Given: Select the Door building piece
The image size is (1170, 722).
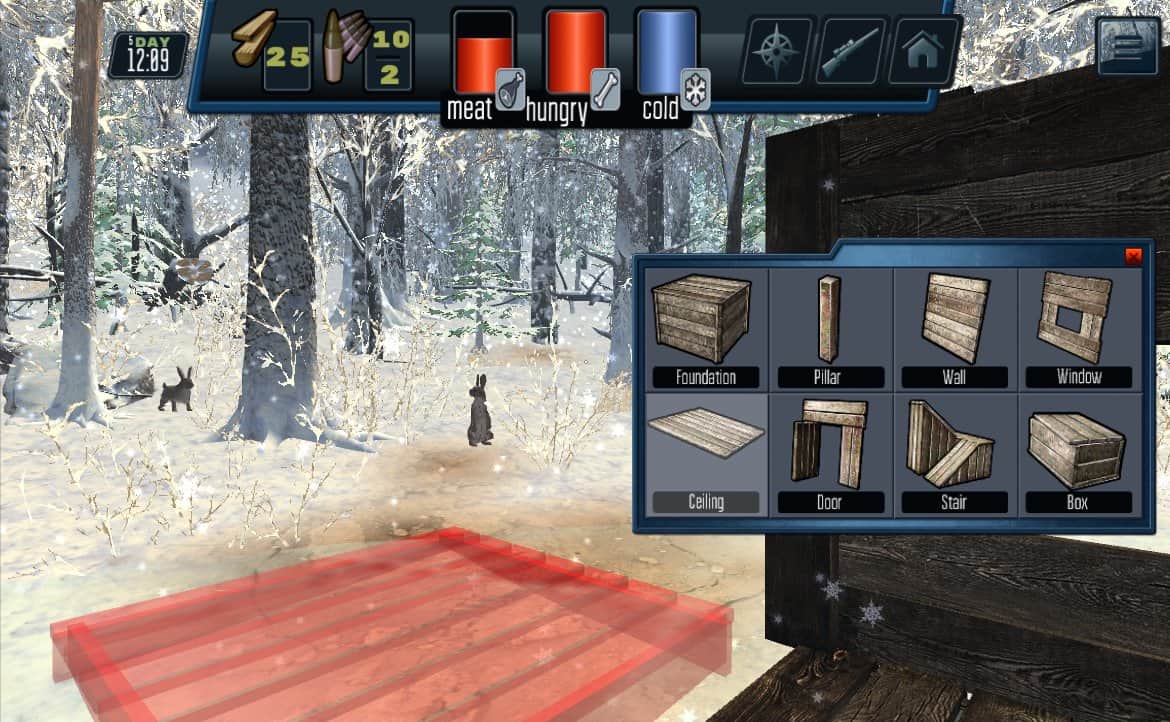Looking at the screenshot, I should [829, 453].
